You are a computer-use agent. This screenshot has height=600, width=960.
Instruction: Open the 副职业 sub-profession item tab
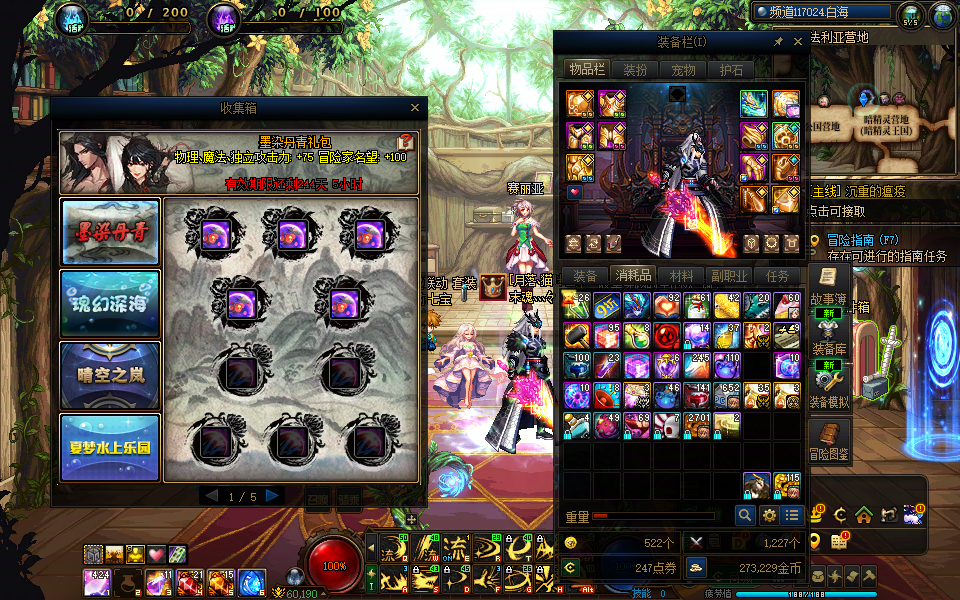click(729, 276)
